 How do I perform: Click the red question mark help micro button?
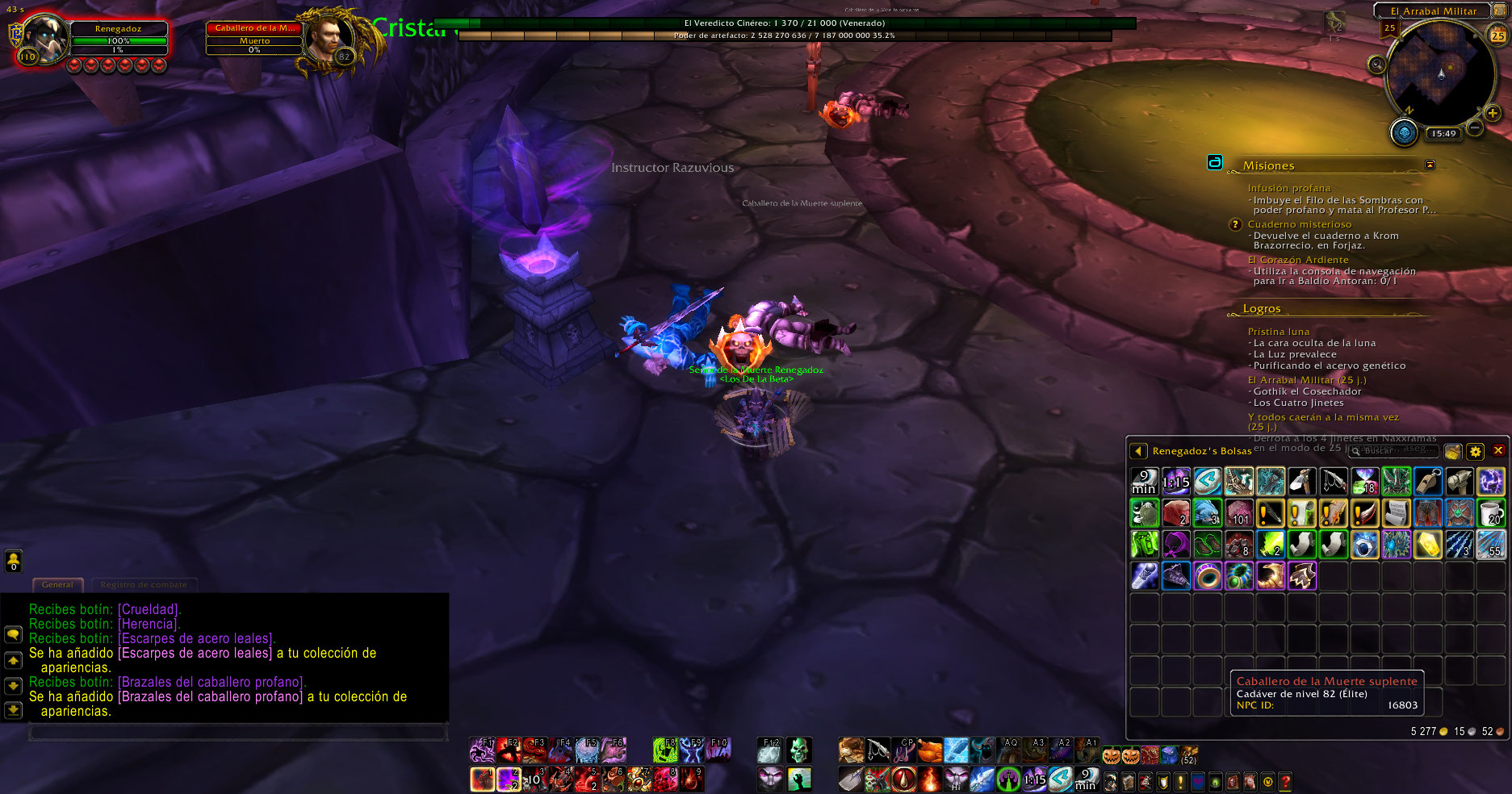(x=1285, y=781)
